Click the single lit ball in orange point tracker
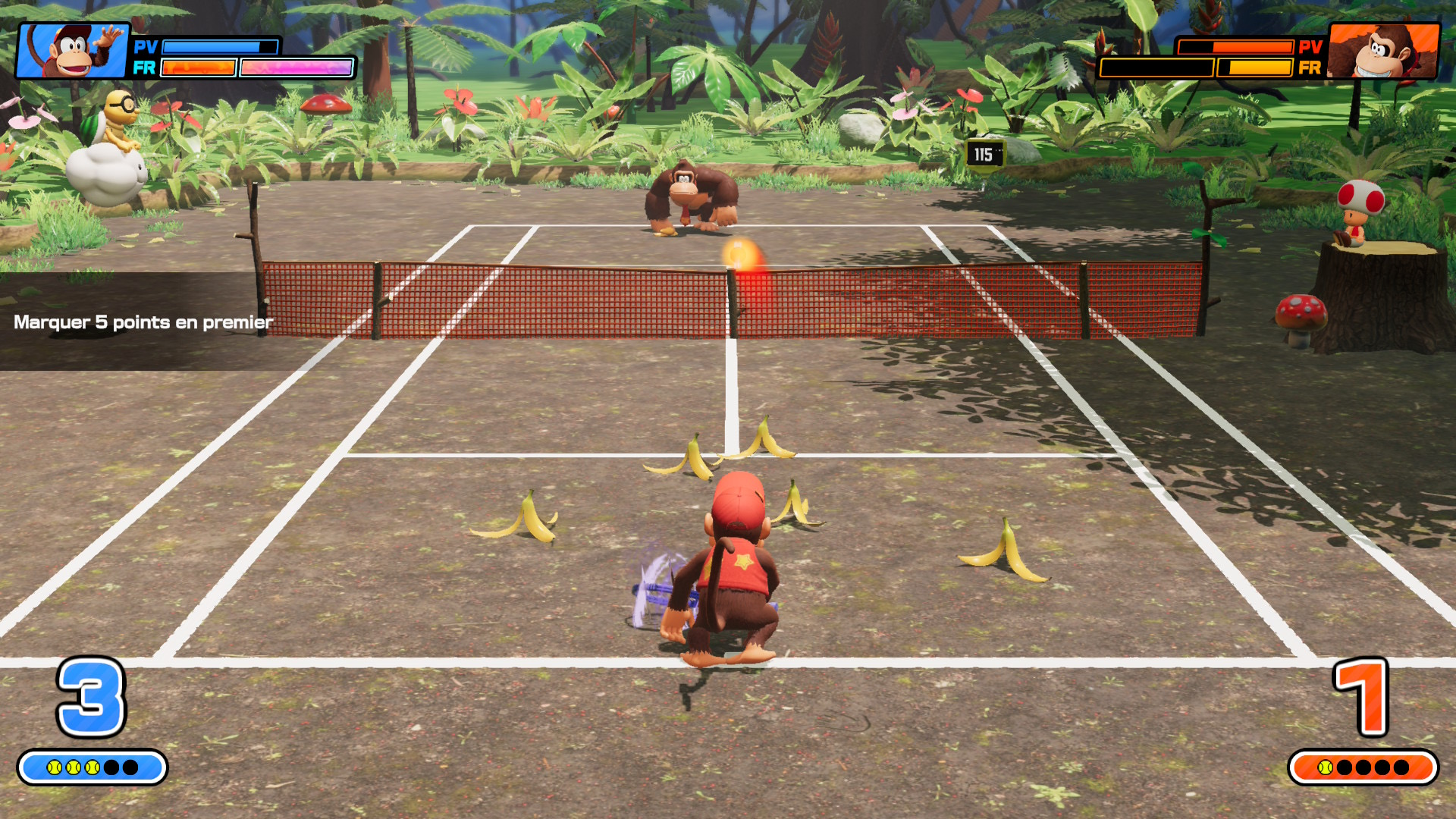This screenshot has width=1456, height=819. click(1326, 767)
